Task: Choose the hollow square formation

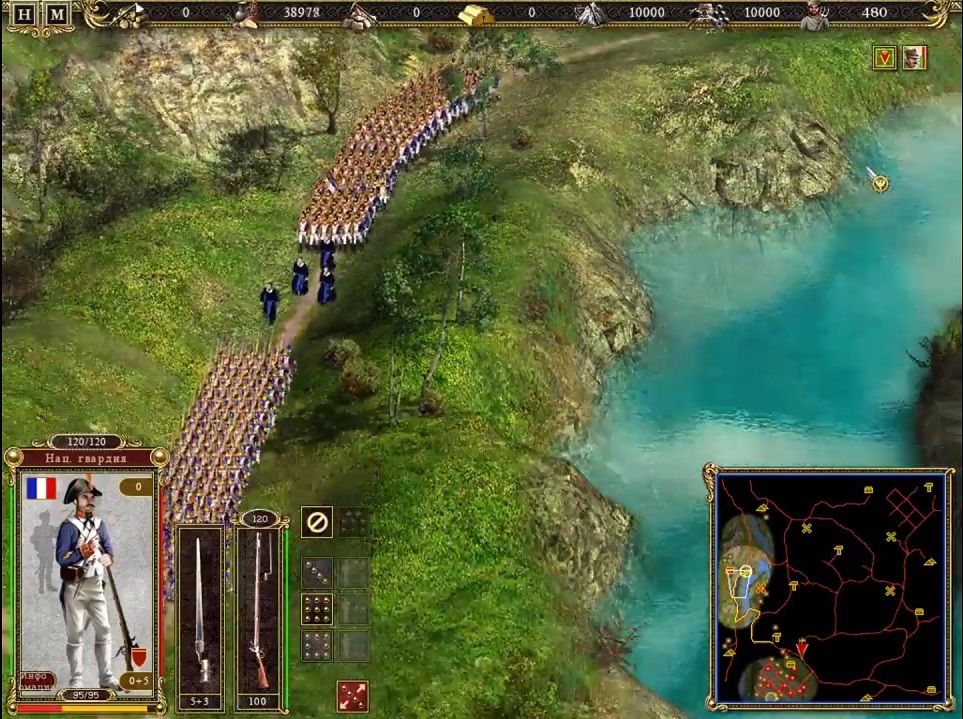Action: pos(317,645)
